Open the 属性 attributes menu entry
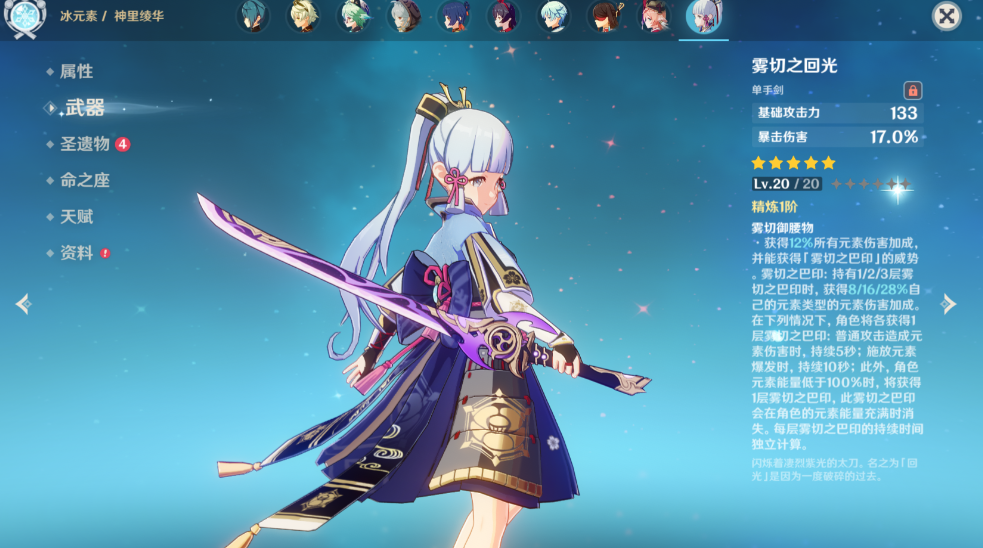The width and height of the screenshot is (983, 548). [x=76, y=71]
